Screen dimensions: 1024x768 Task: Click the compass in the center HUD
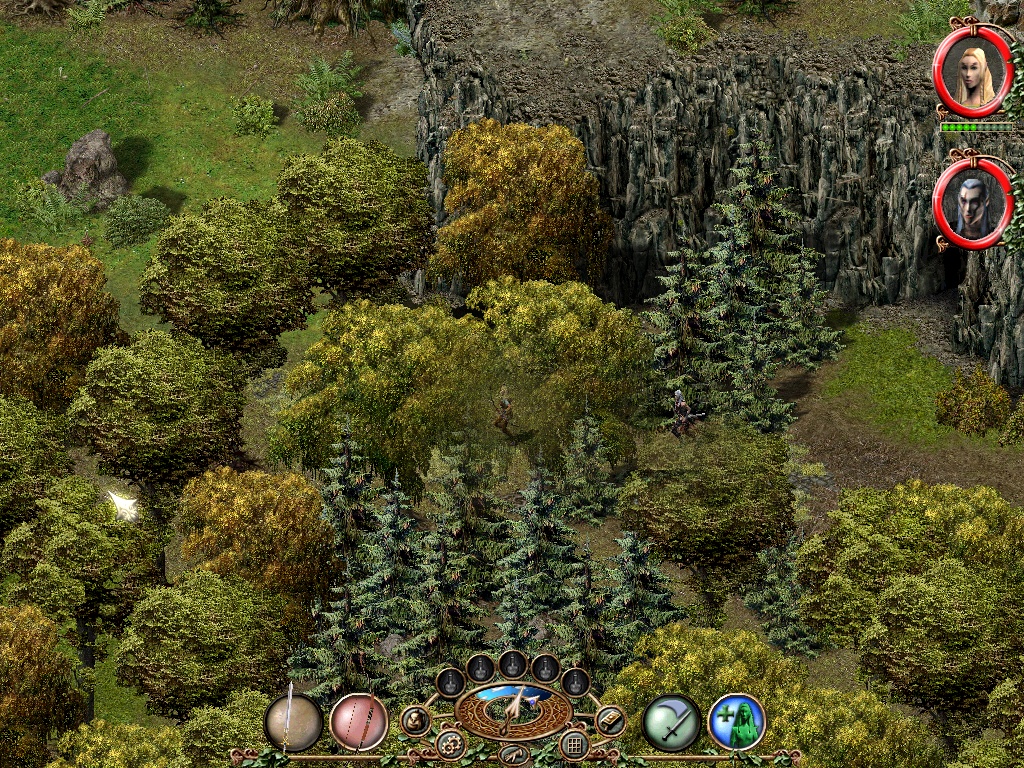[513, 710]
